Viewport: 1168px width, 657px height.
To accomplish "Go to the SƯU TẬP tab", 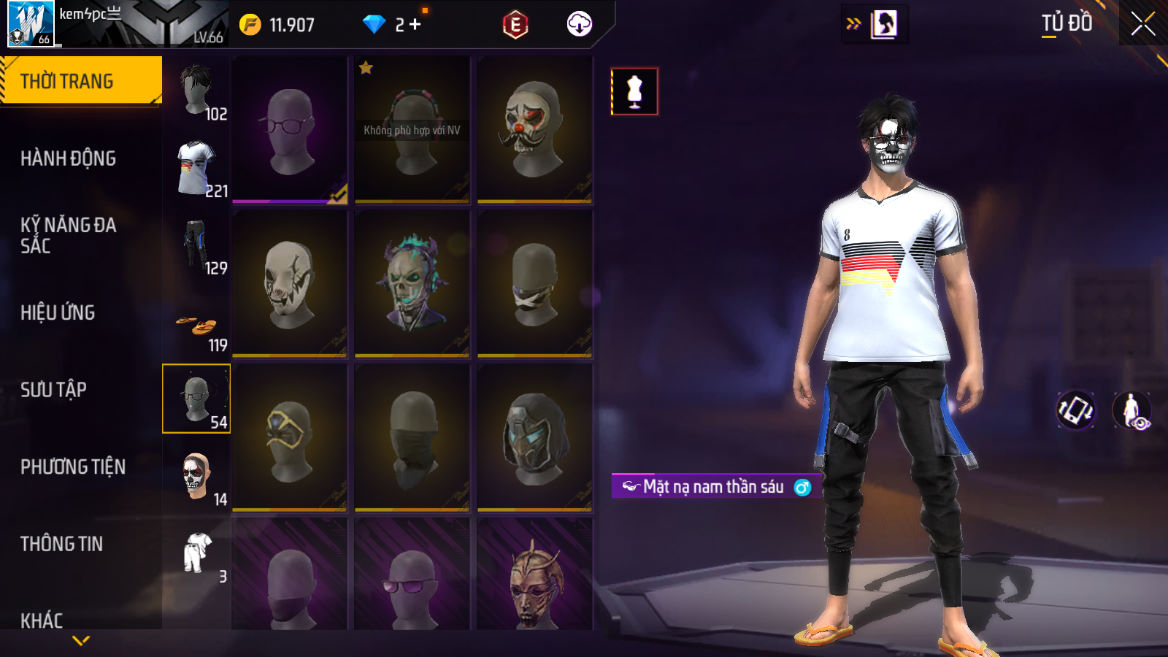I will (x=54, y=389).
